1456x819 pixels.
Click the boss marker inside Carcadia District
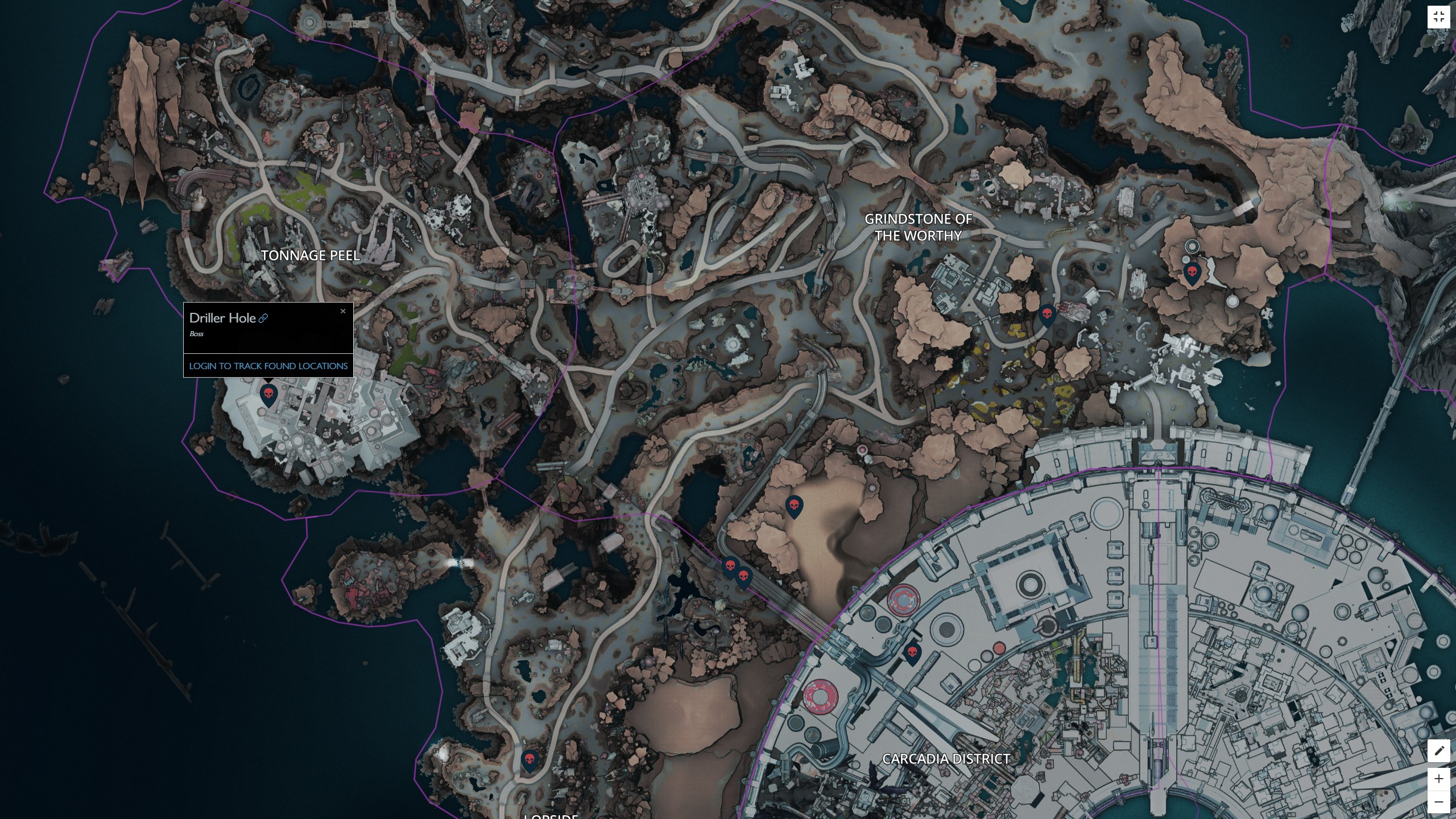(912, 653)
